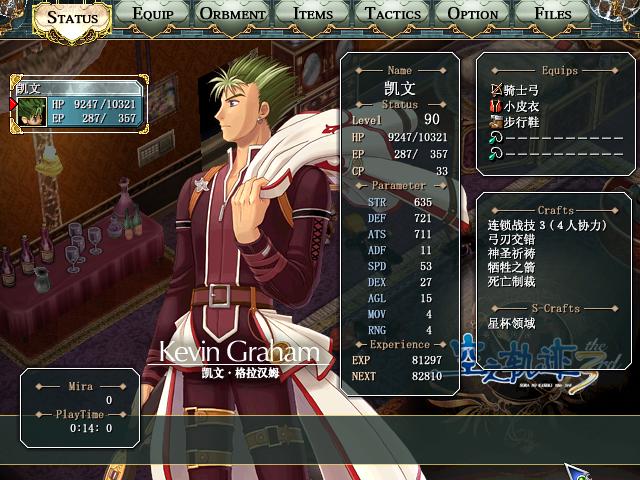Screen dimensions: 640x480
Task: Switch to the Status tab
Action: pyautogui.click(x=73, y=17)
